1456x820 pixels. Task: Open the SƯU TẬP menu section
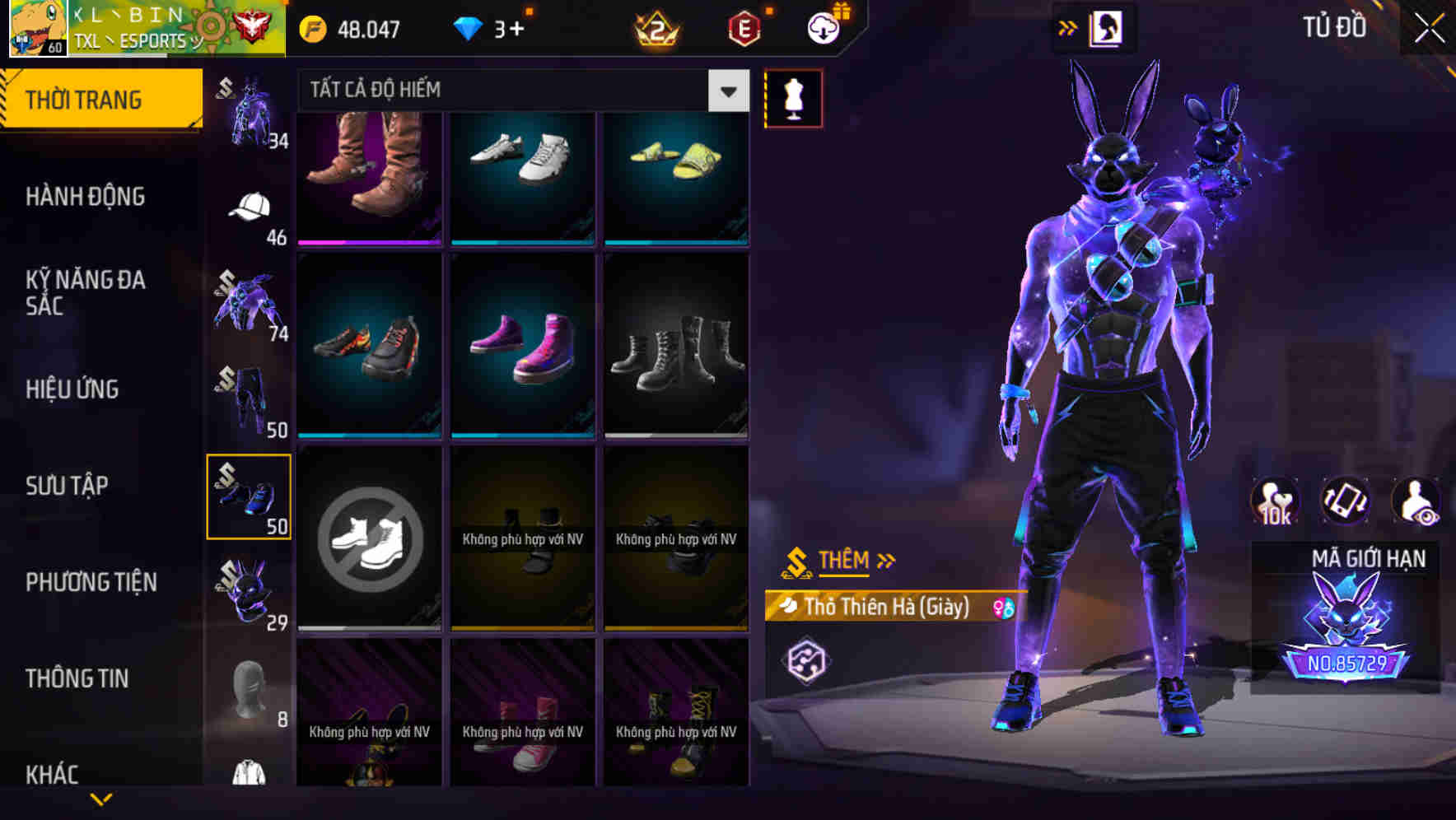point(68,486)
